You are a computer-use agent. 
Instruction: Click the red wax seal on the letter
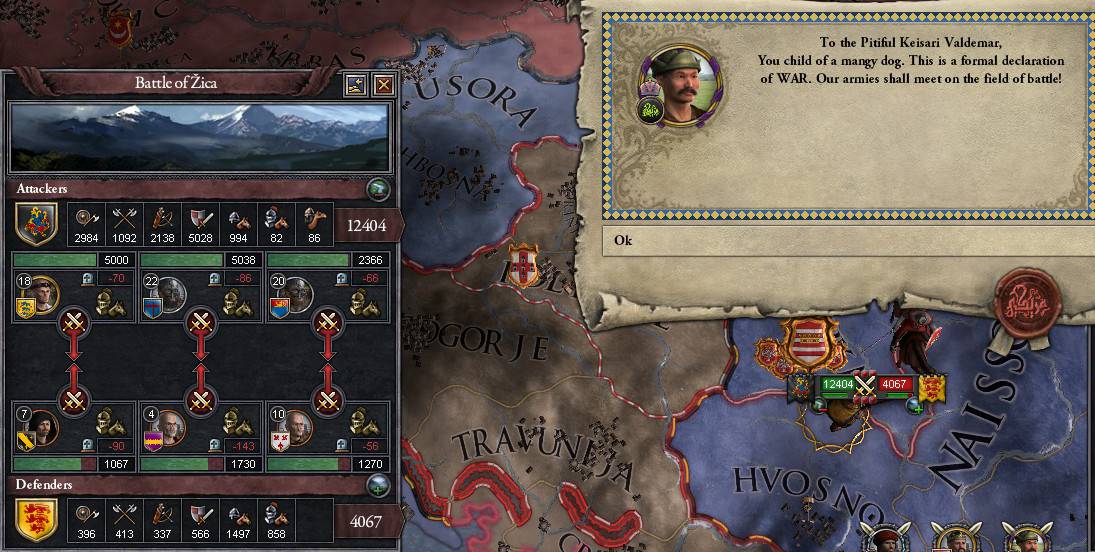[x=1028, y=300]
